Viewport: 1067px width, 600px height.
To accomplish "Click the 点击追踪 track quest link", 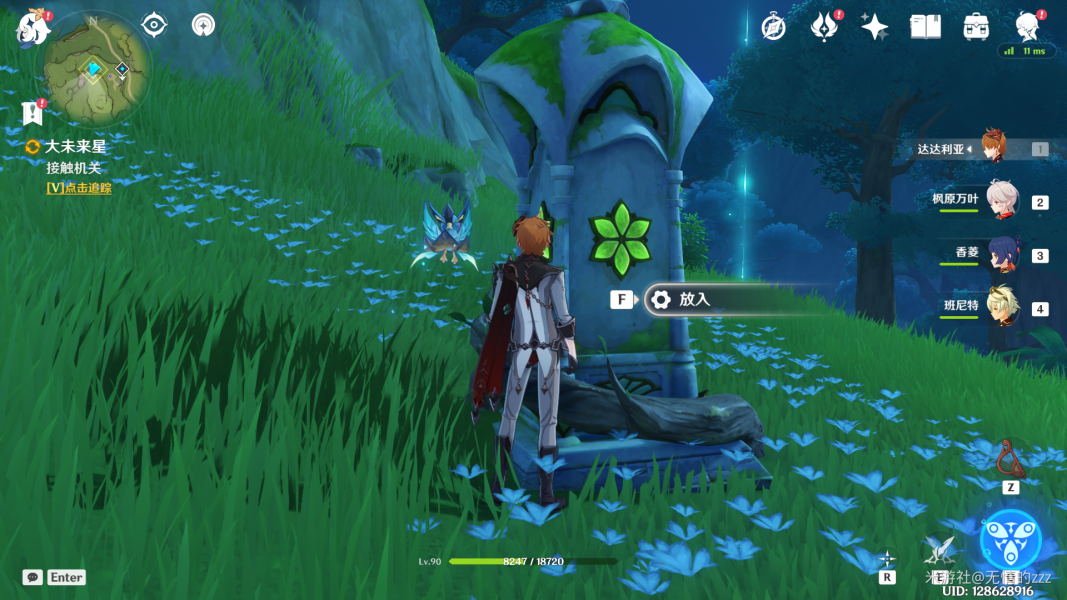I will coord(79,187).
